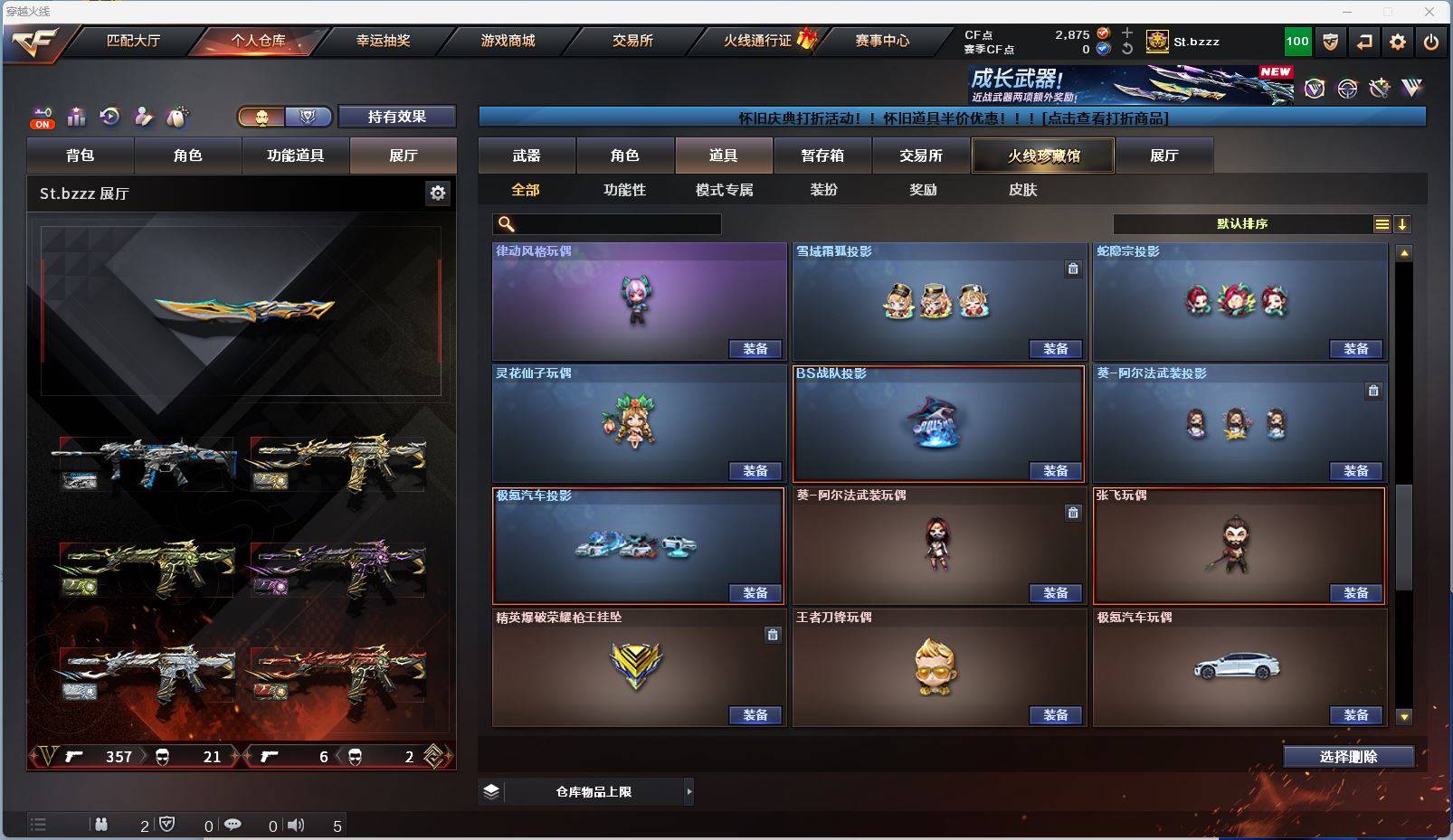This screenshot has width=1453, height=840.
Task: Open the 持有效果 owned effects panel
Action: [x=396, y=117]
